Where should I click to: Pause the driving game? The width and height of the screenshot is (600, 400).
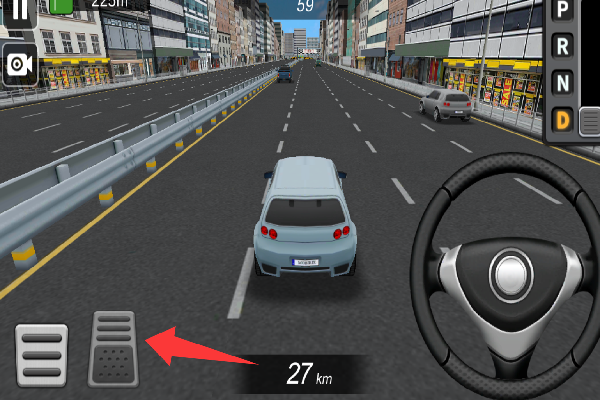[20, 12]
